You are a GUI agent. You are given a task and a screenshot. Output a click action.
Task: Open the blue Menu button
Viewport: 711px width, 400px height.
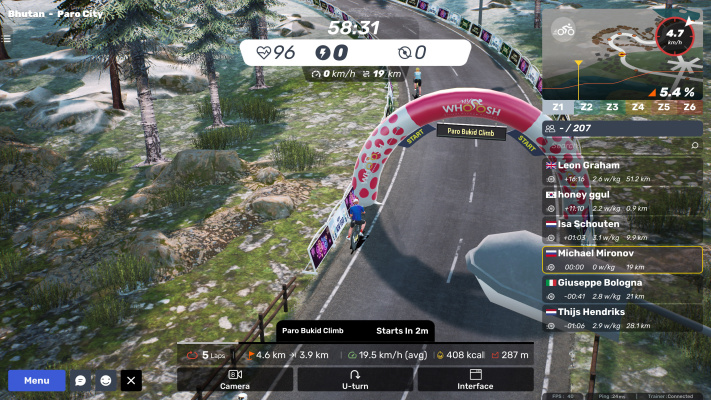[37, 380]
